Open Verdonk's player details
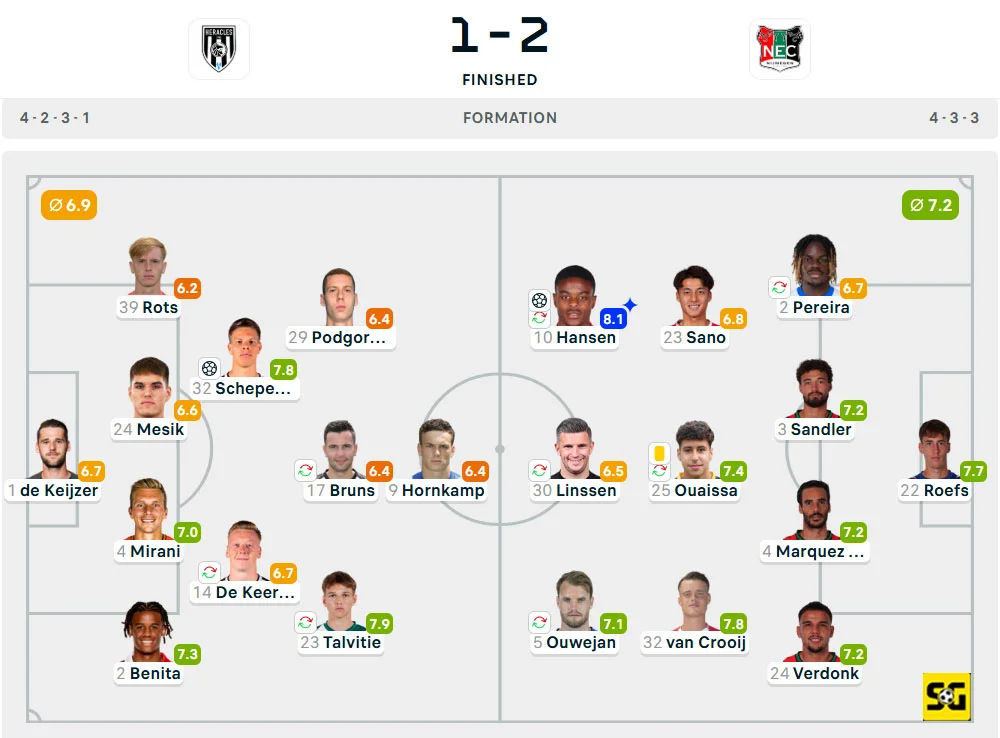The width and height of the screenshot is (1000, 738). (814, 632)
